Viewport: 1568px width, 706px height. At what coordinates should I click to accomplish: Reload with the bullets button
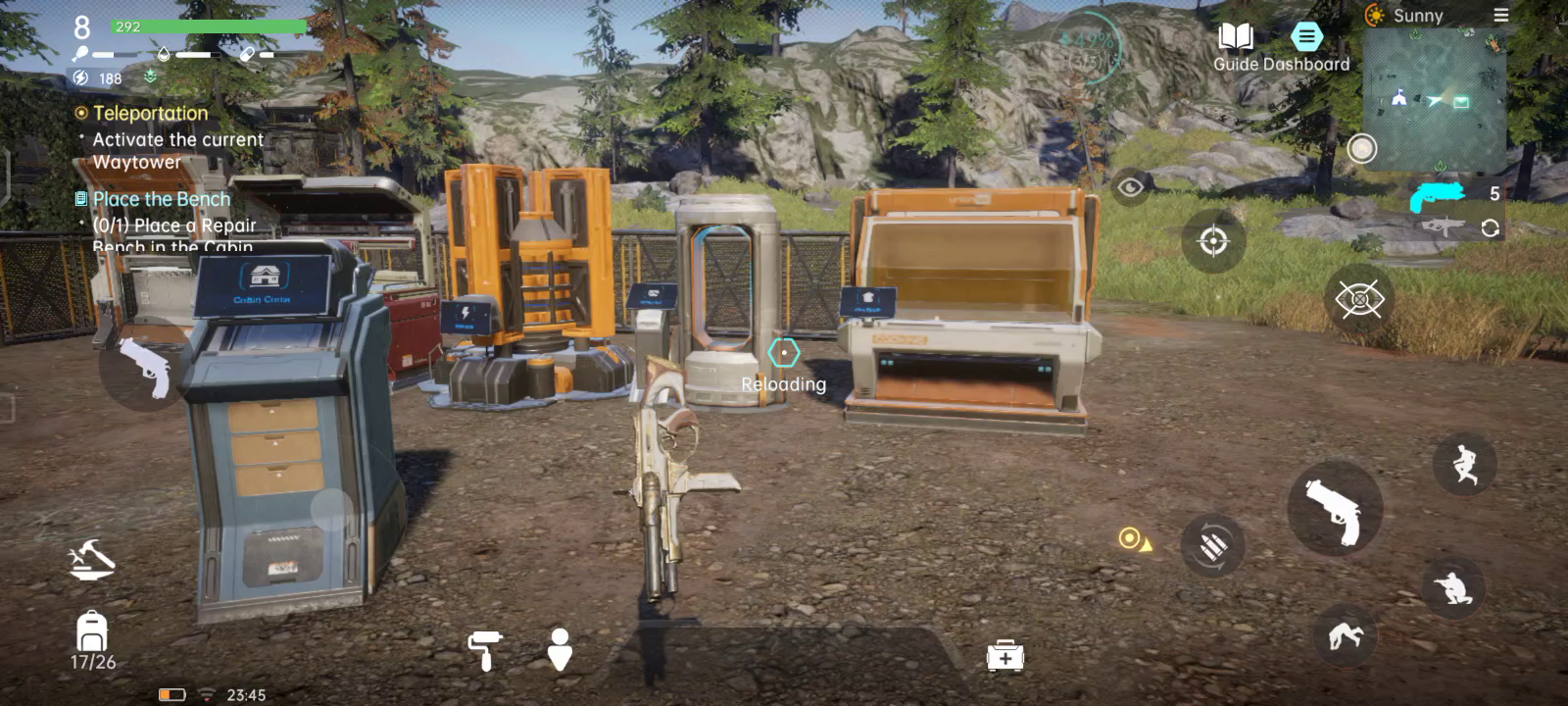pos(1212,545)
